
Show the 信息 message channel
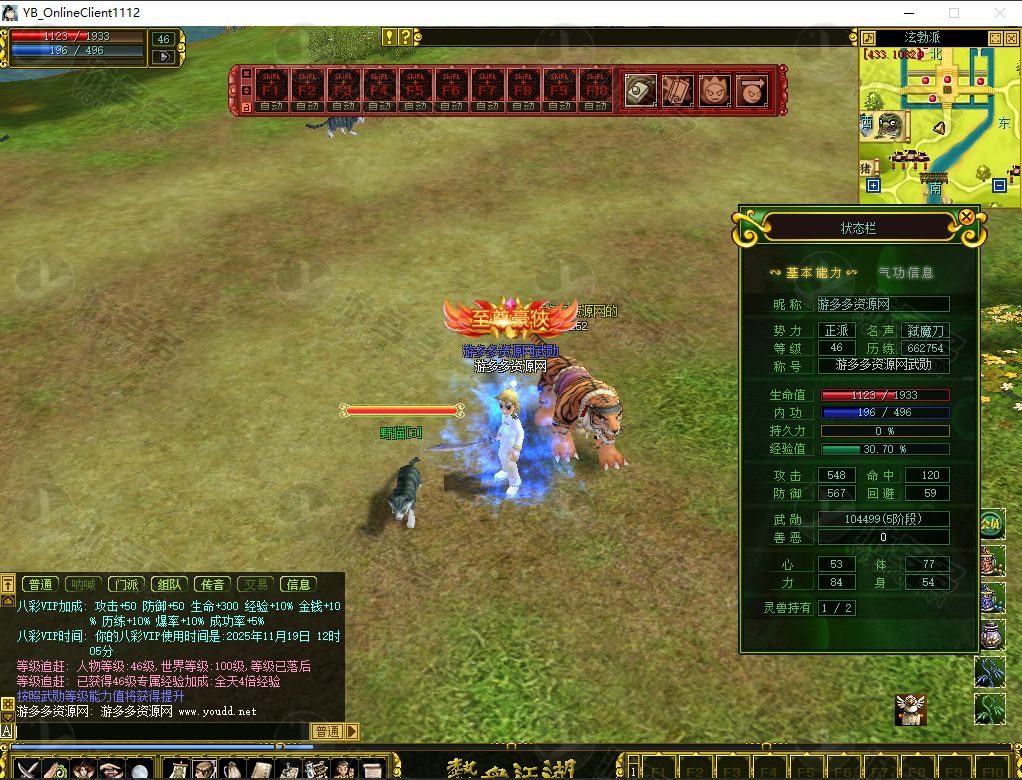click(299, 584)
